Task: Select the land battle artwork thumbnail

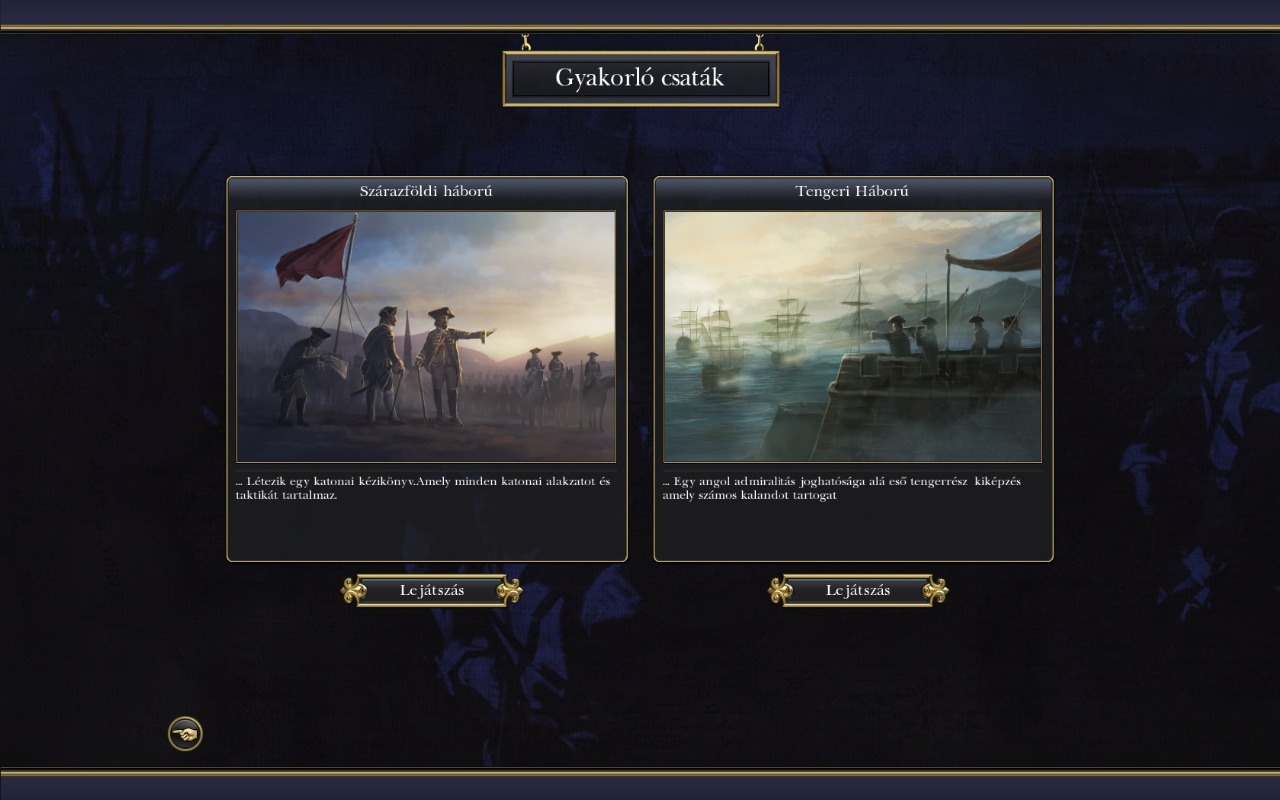Action: point(426,336)
